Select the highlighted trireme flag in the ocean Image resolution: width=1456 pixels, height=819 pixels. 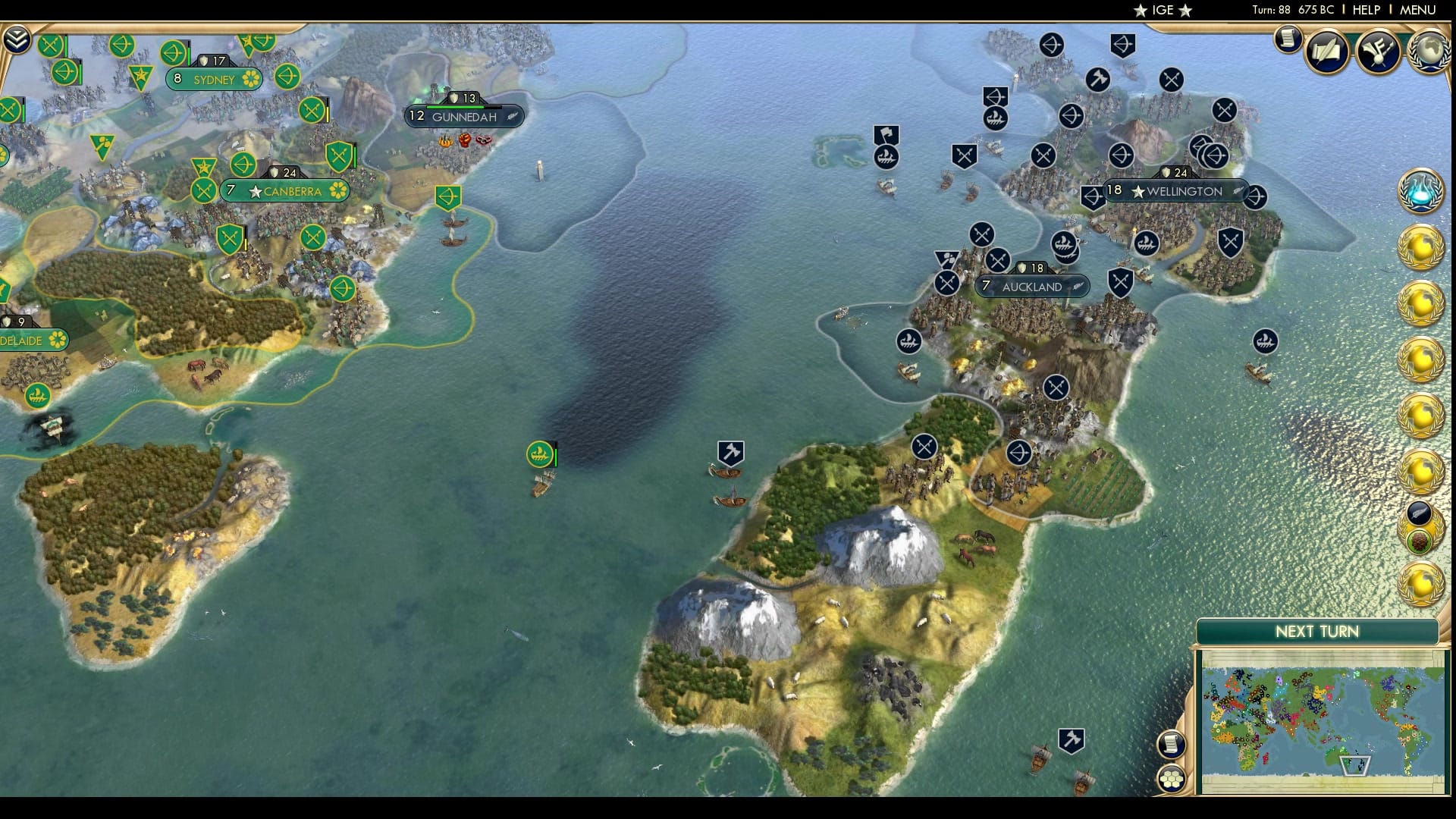[540, 454]
